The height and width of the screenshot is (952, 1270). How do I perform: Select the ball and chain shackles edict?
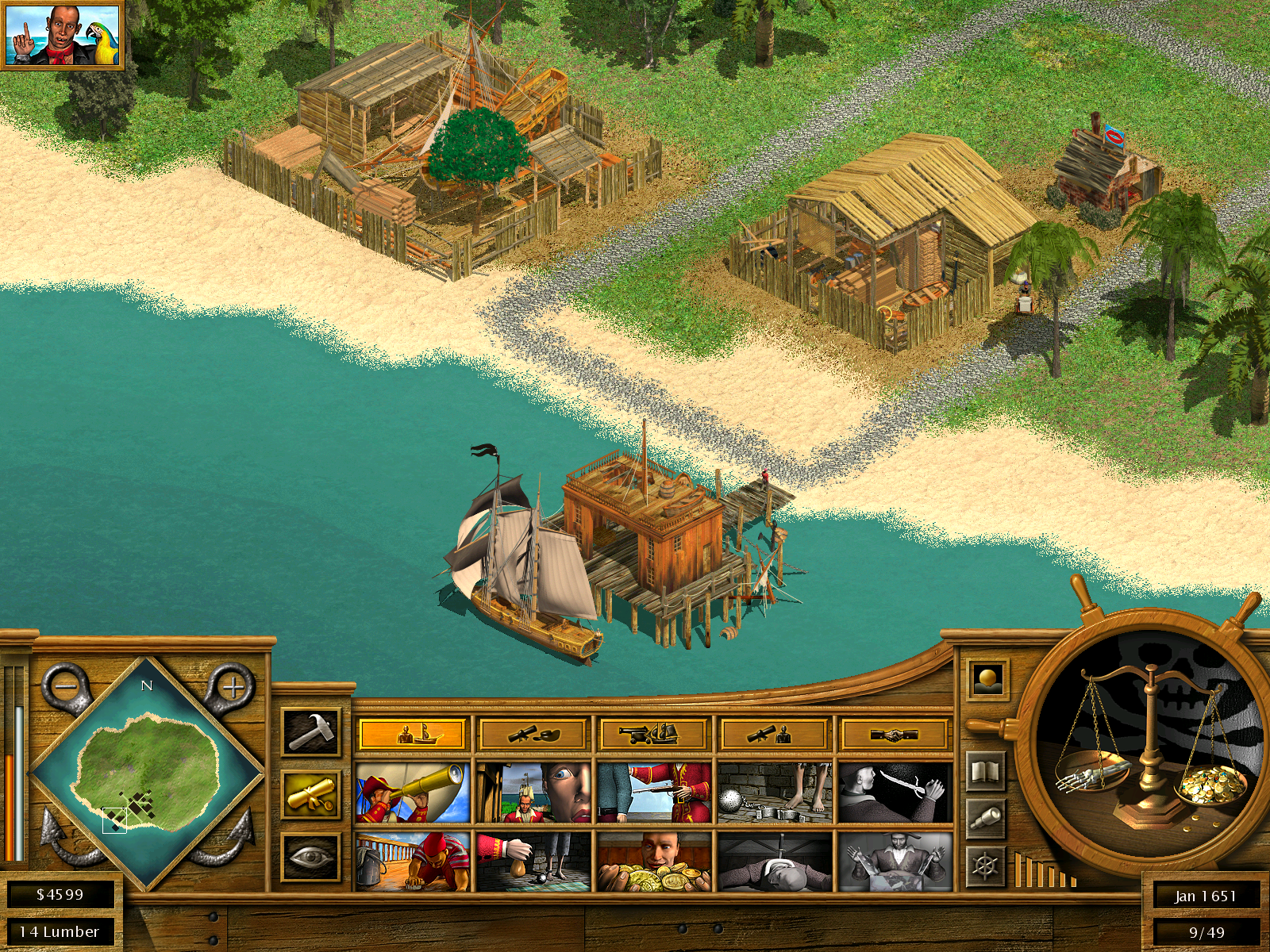[x=774, y=793]
